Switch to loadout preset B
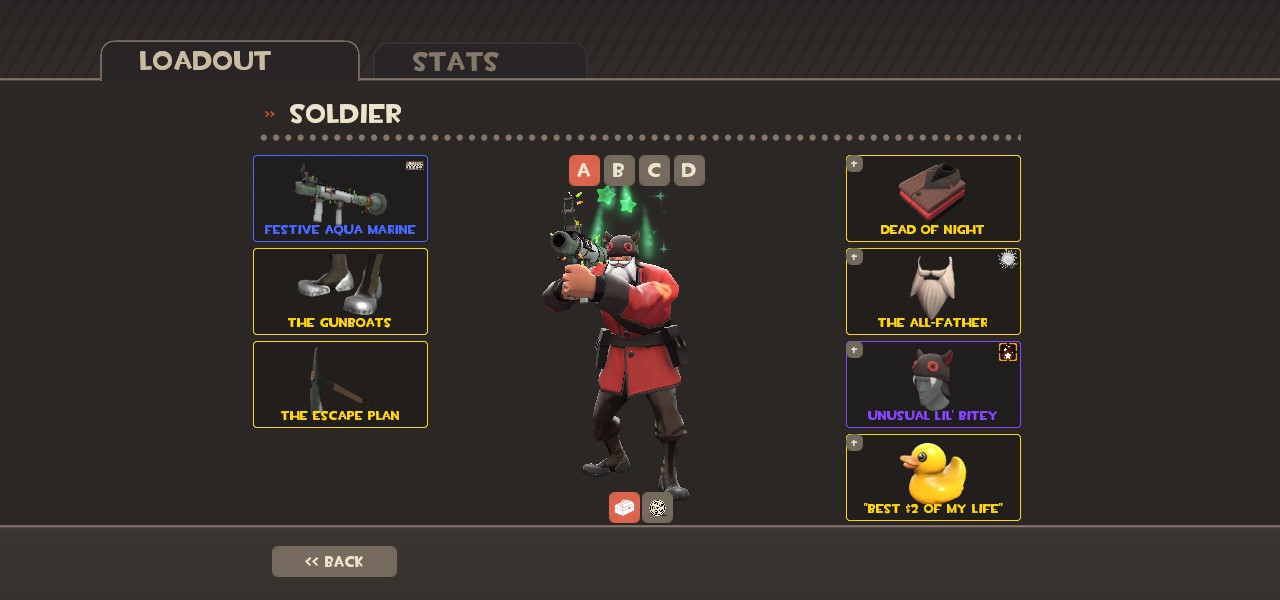 [x=619, y=171]
